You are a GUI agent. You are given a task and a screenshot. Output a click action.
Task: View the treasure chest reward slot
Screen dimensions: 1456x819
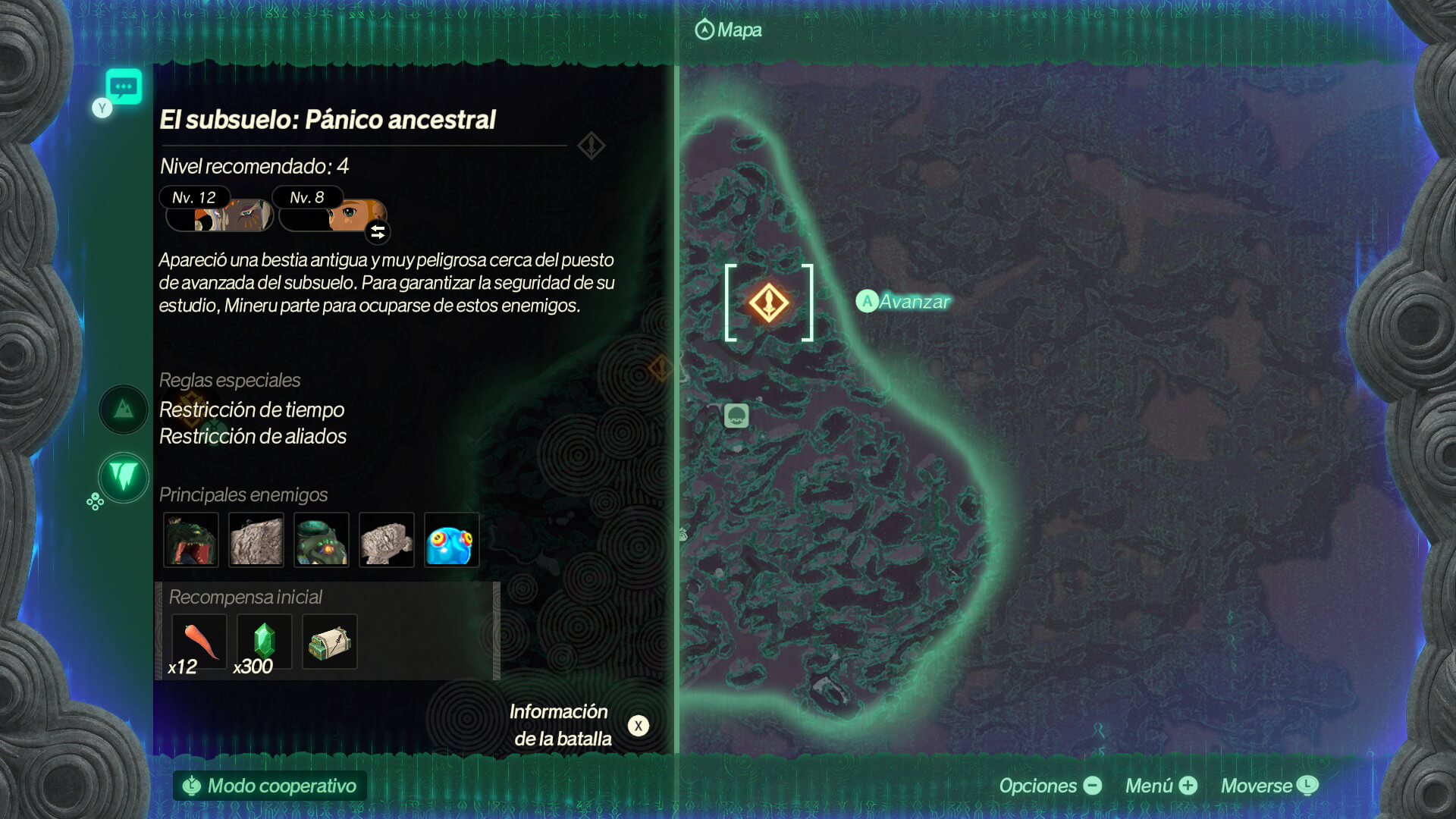point(329,642)
